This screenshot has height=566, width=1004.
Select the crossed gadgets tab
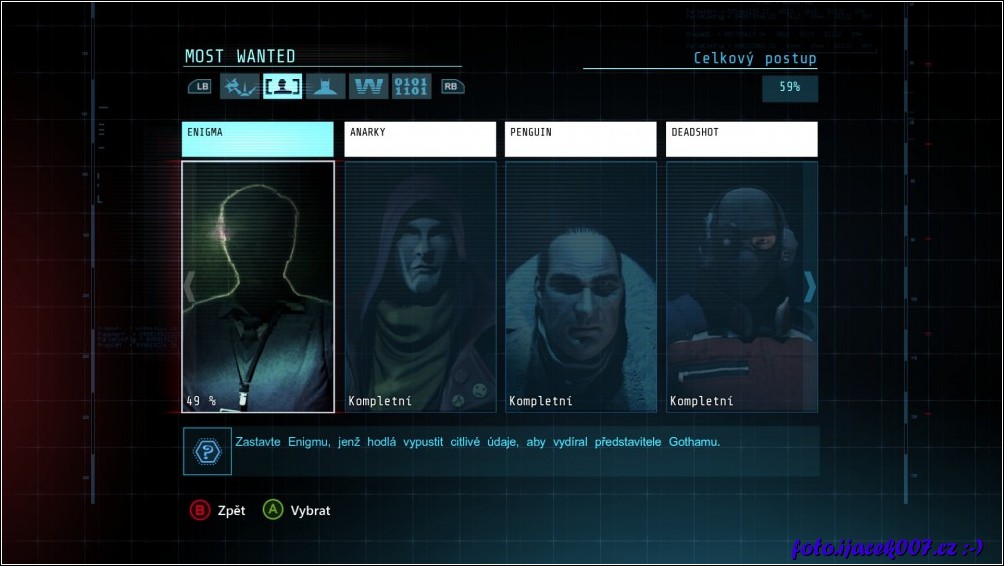239,87
